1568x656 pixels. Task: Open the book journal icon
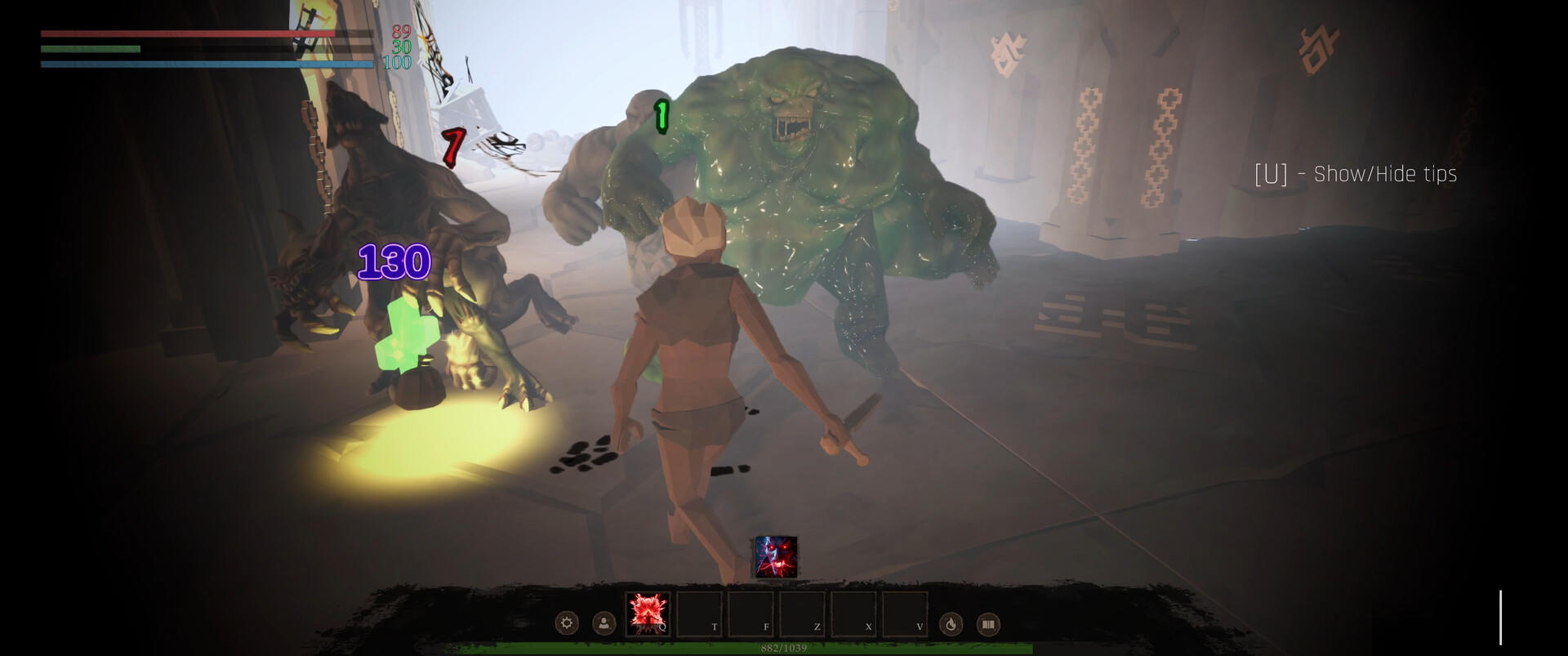tap(988, 624)
